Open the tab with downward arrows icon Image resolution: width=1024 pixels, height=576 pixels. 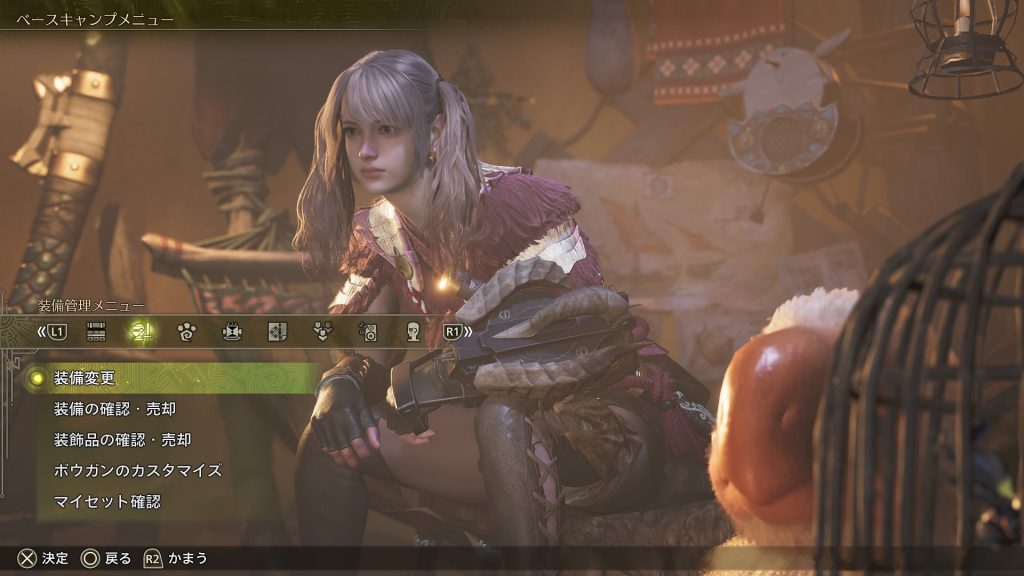tap(322, 332)
